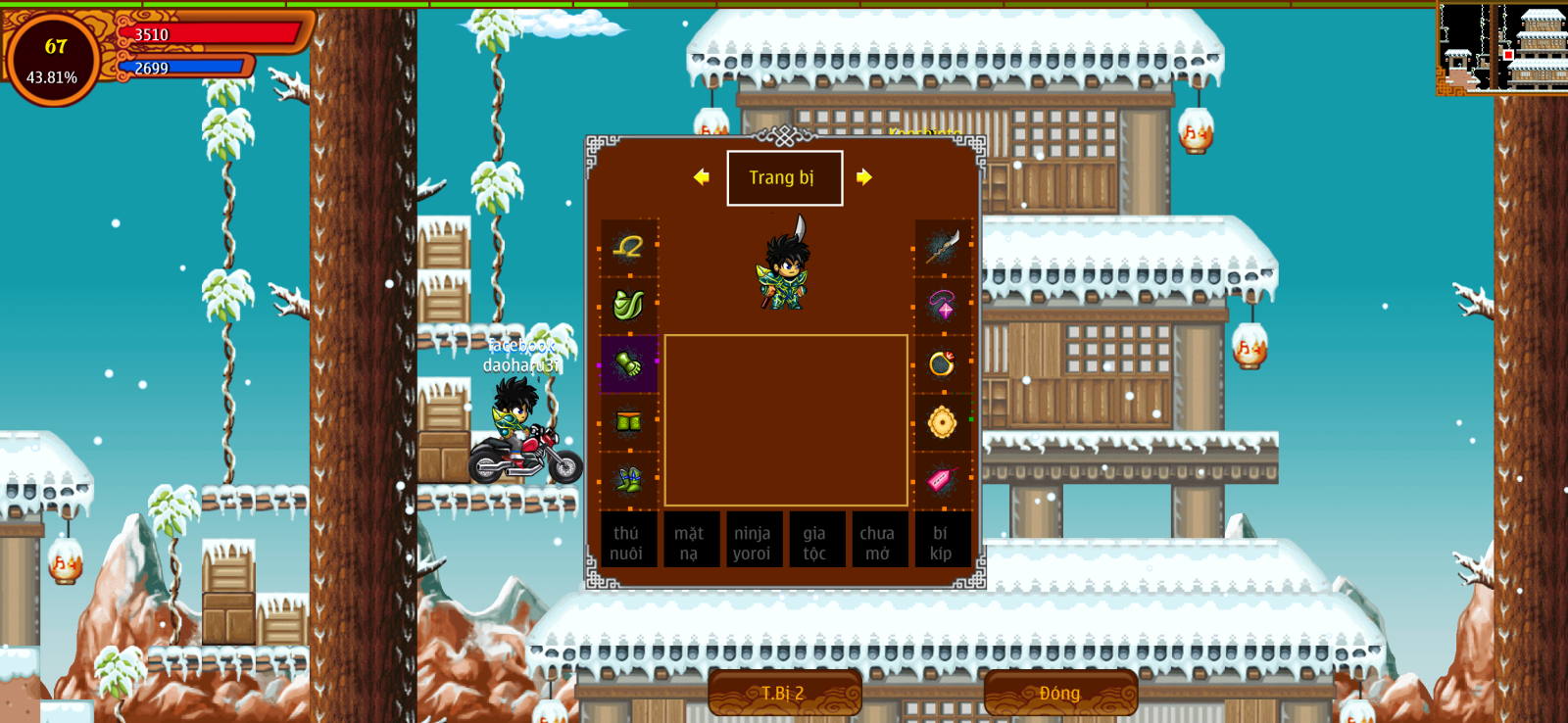The height and width of the screenshot is (723, 1568).
Task: Select the red-gem ring slot
Action: [942, 363]
